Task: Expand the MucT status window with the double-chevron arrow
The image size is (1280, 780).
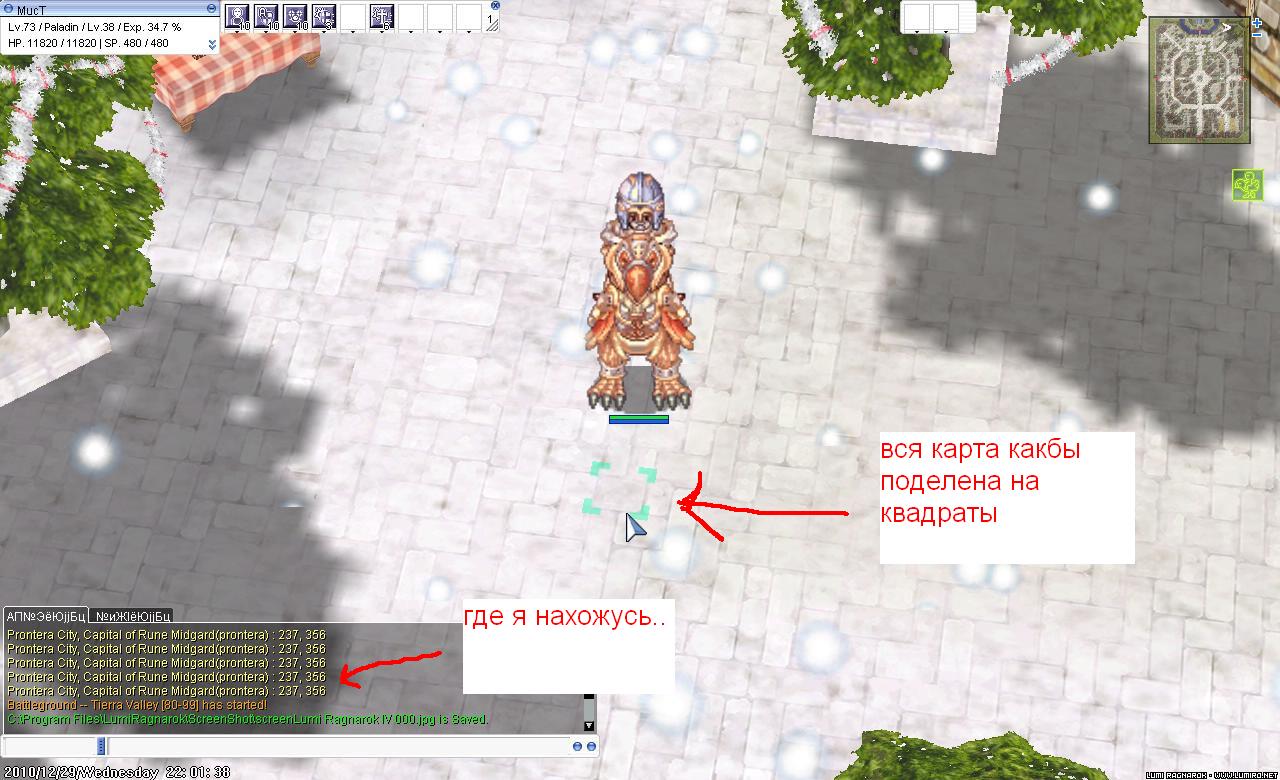Action: coord(212,44)
